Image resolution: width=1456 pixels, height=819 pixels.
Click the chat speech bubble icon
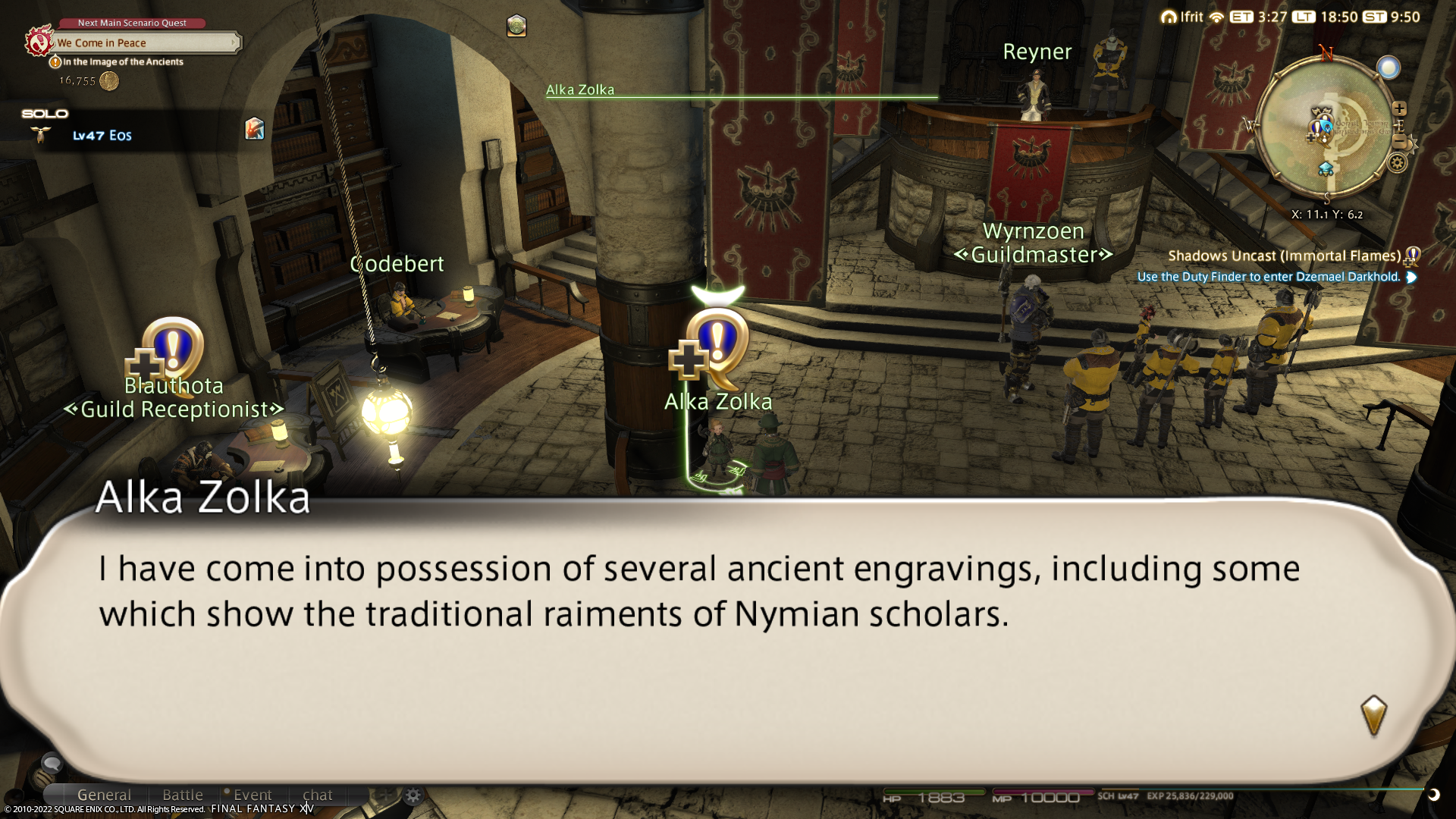tap(52, 762)
